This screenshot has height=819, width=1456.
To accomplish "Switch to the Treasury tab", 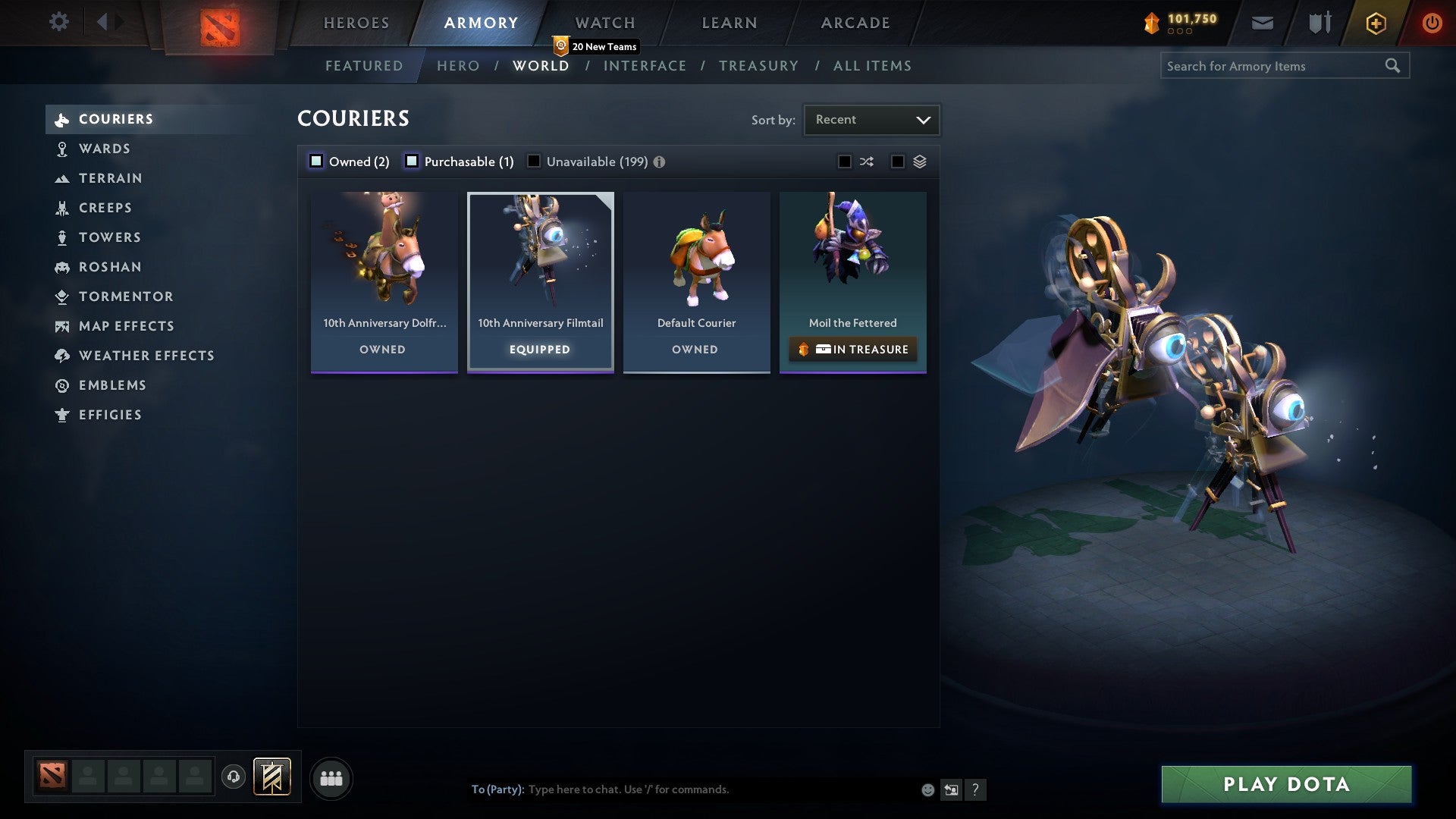I will (x=758, y=66).
